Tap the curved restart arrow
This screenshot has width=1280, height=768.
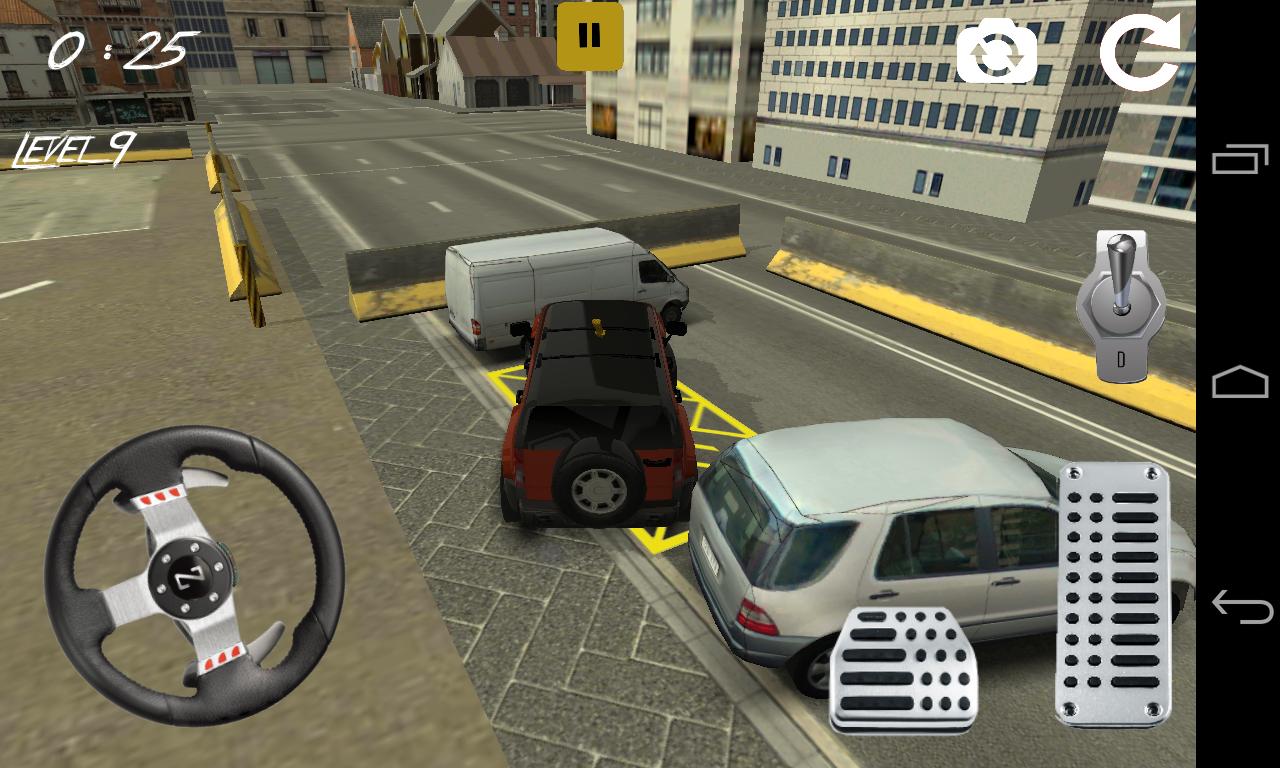1140,48
